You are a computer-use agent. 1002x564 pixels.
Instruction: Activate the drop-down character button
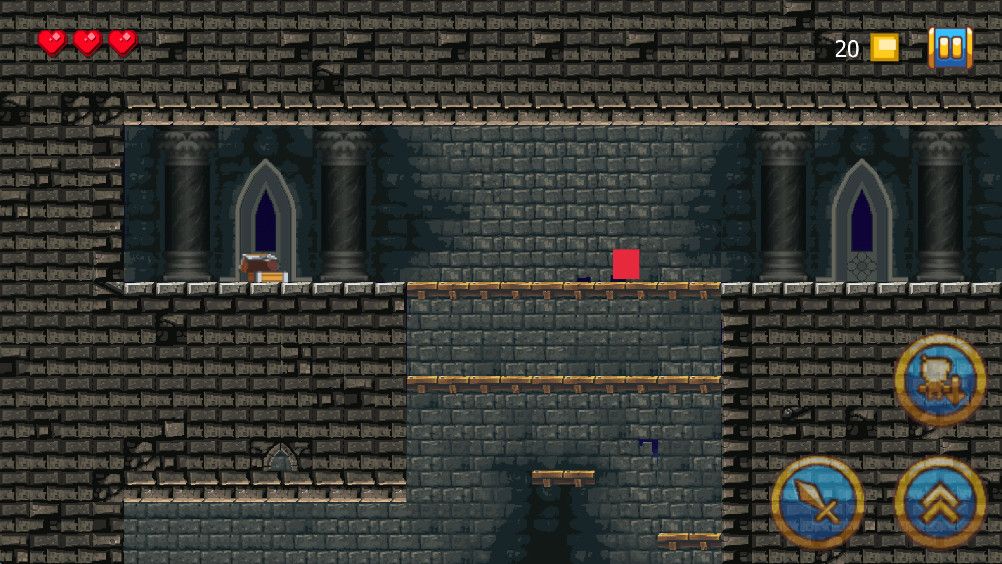click(940, 381)
